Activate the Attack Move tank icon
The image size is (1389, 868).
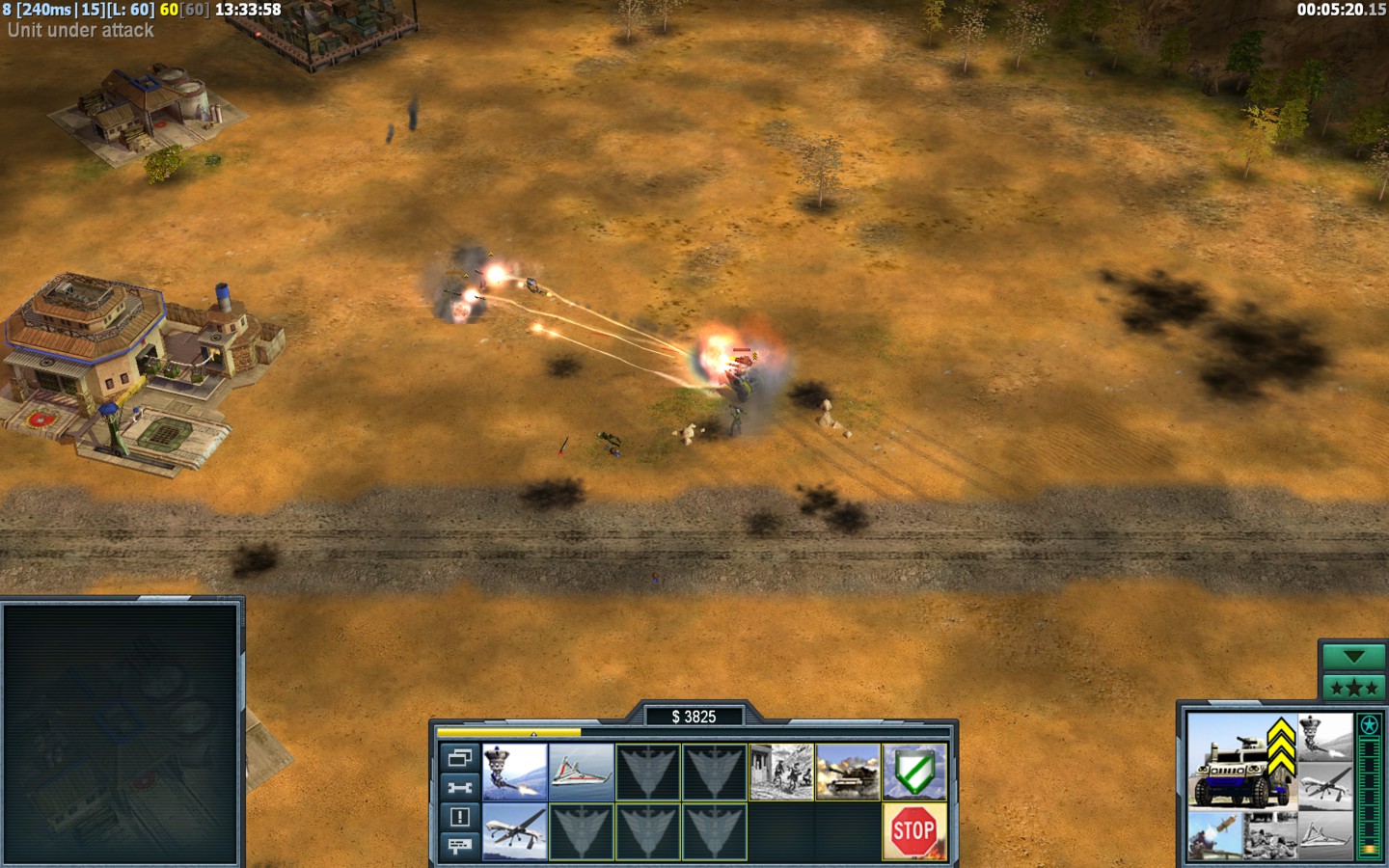(x=848, y=772)
